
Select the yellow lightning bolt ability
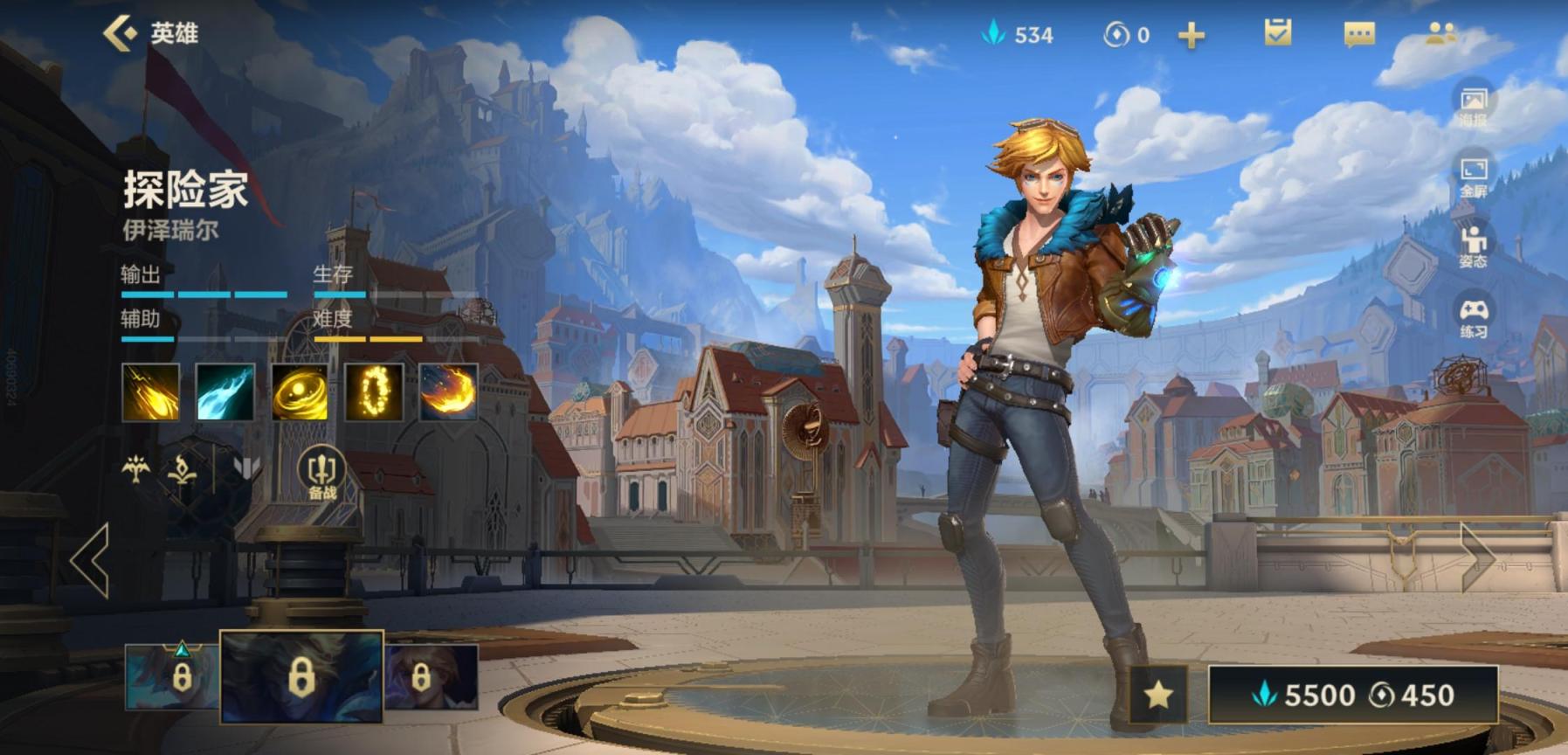pos(151,392)
